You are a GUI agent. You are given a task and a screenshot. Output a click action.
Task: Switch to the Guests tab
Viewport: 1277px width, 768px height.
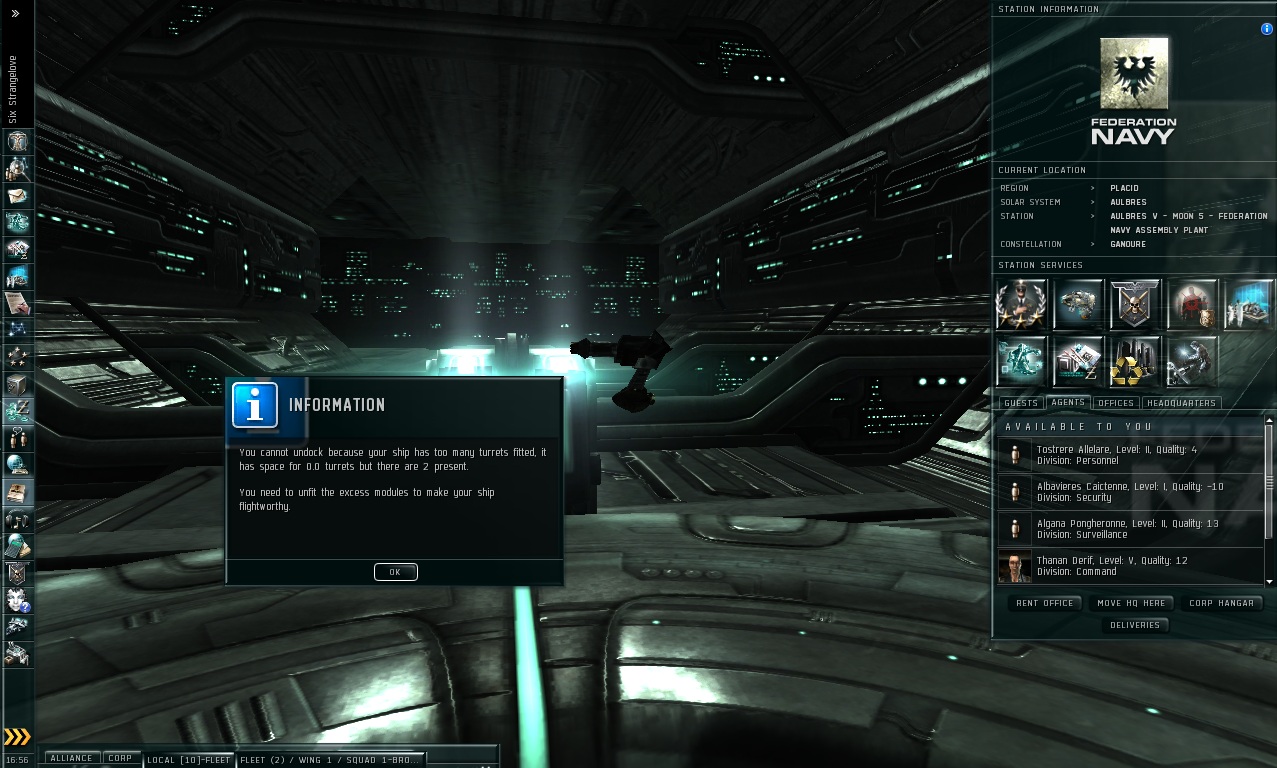1021,403
